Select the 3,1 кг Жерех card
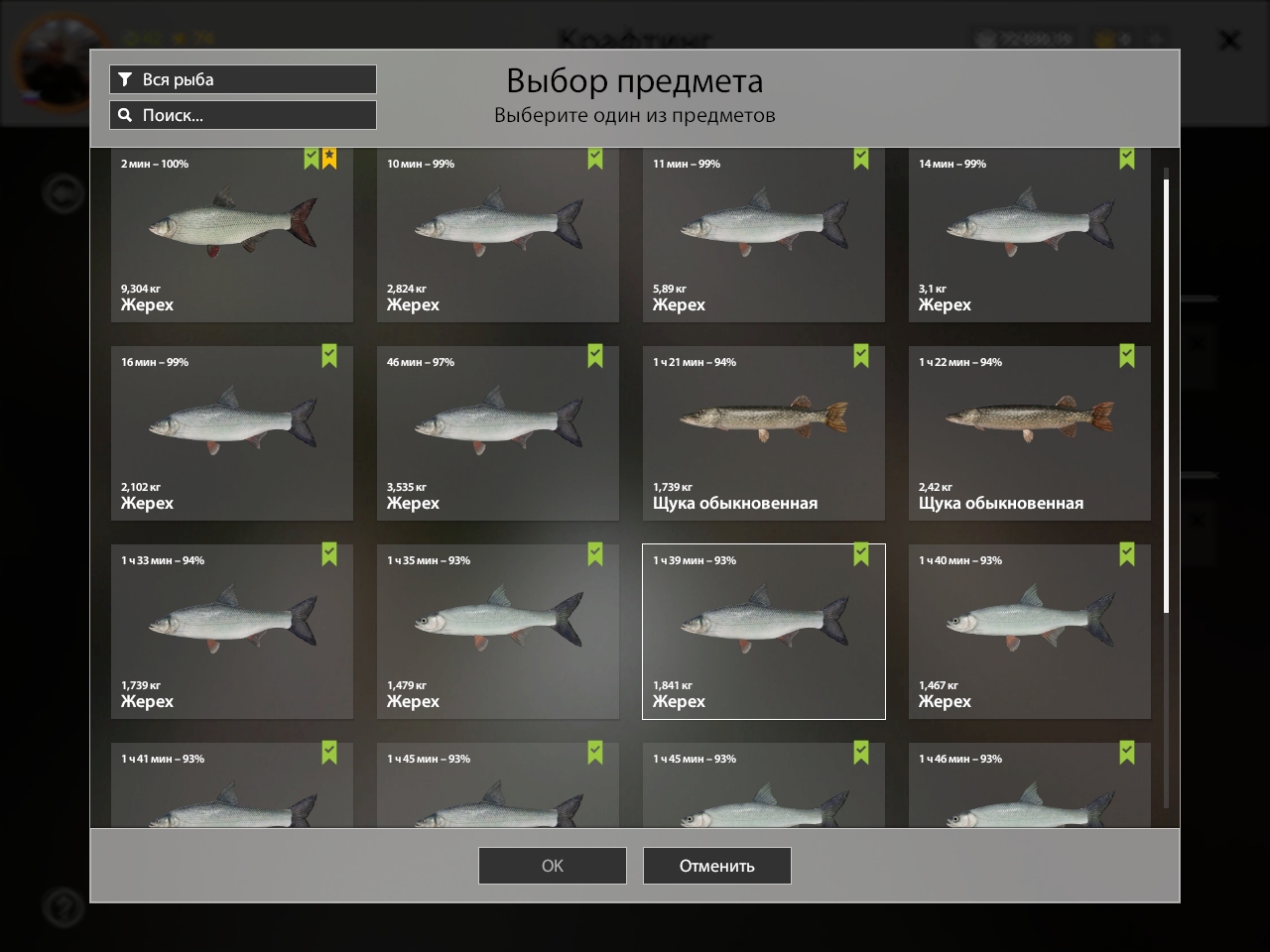The width and height of the screenshot is (1270, 952). (x=1030, y=235)
